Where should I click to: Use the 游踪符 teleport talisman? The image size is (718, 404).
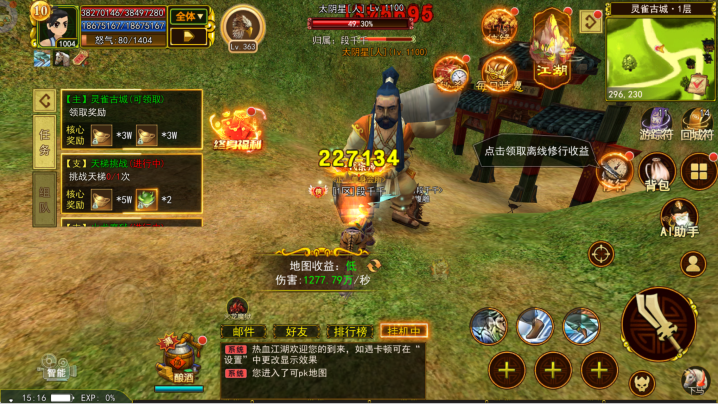click(x=657, y=124)
